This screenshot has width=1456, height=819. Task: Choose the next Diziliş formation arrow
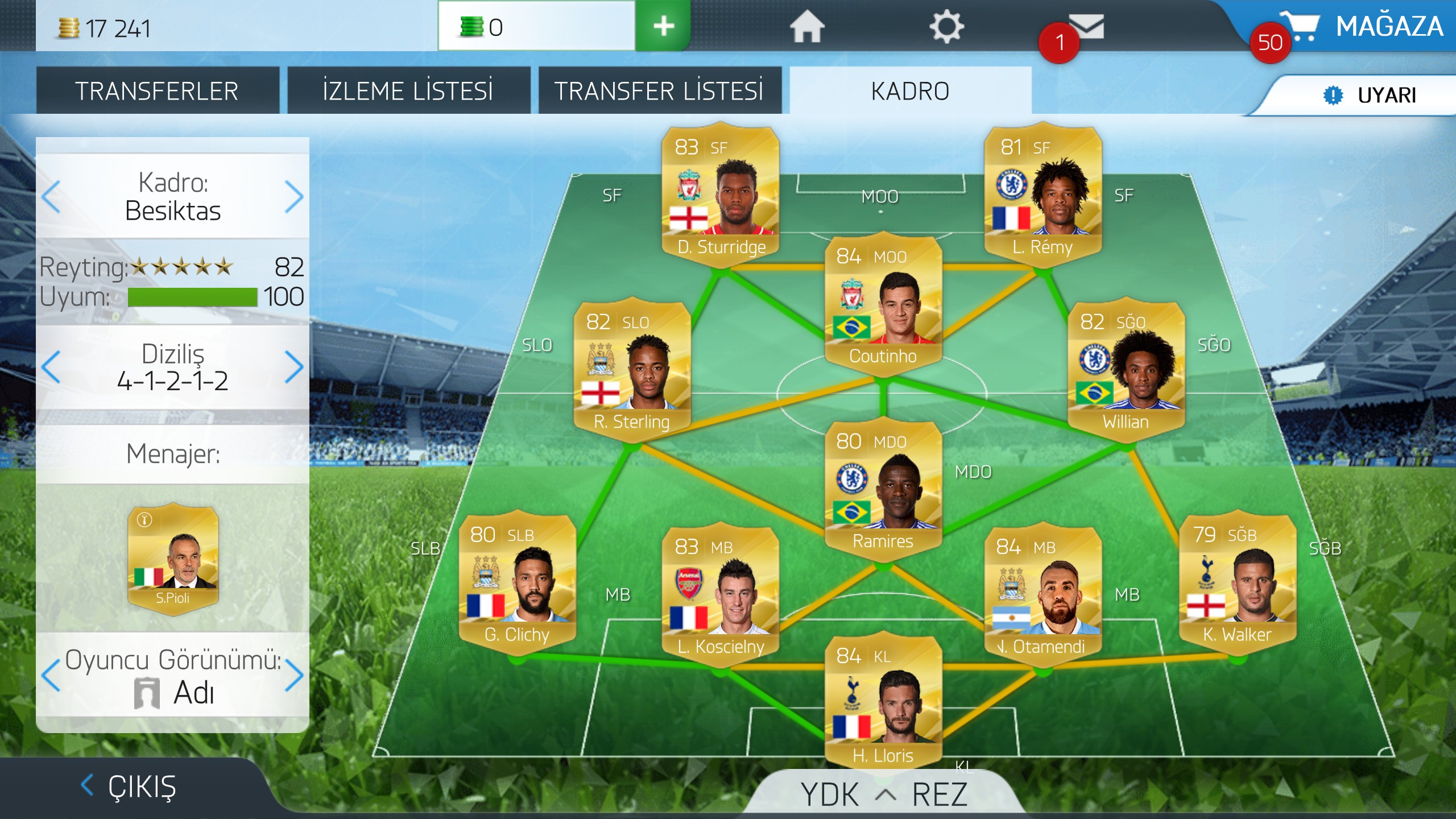(293, 367)
